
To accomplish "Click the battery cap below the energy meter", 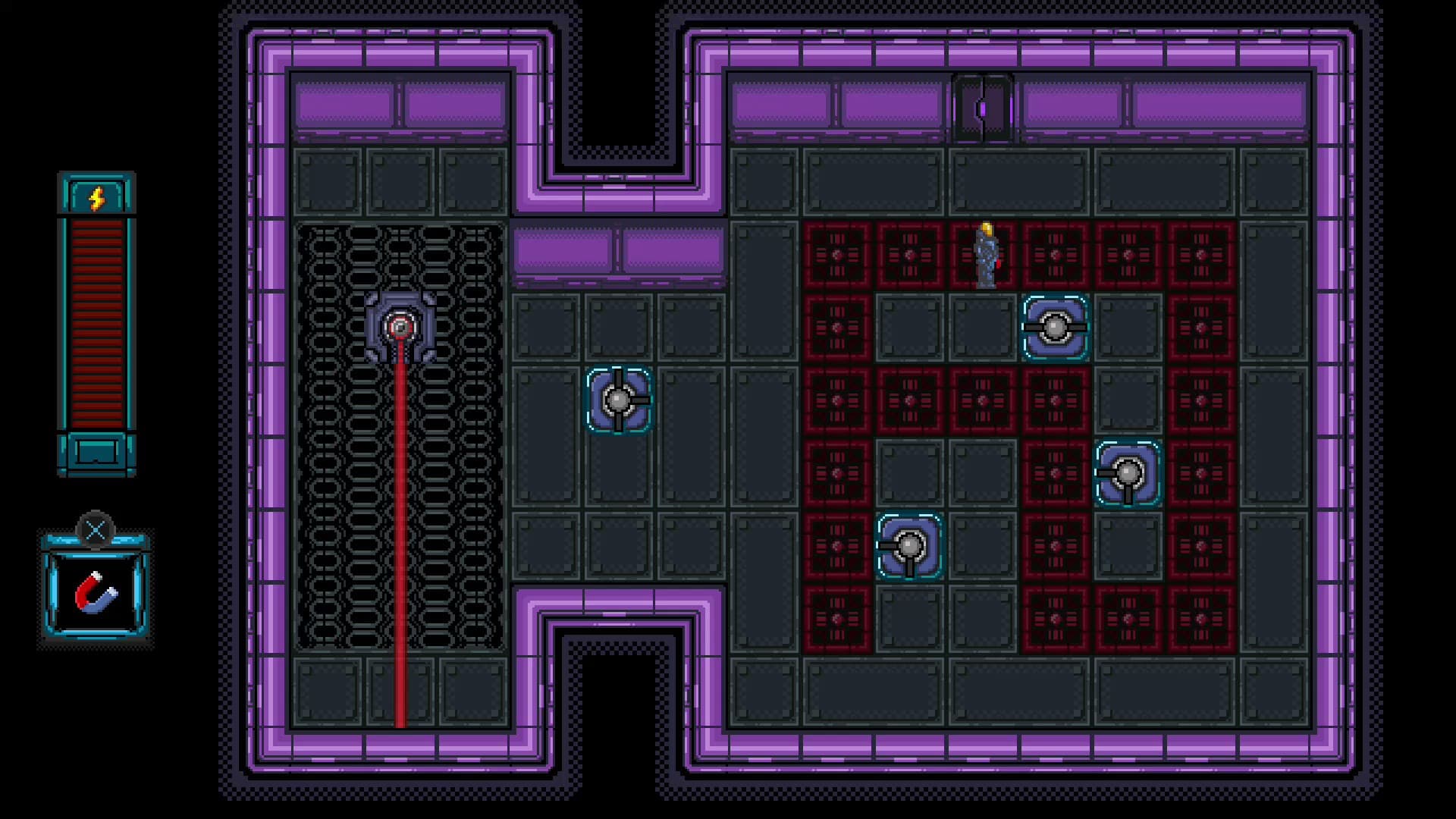I will click(97, 453).
